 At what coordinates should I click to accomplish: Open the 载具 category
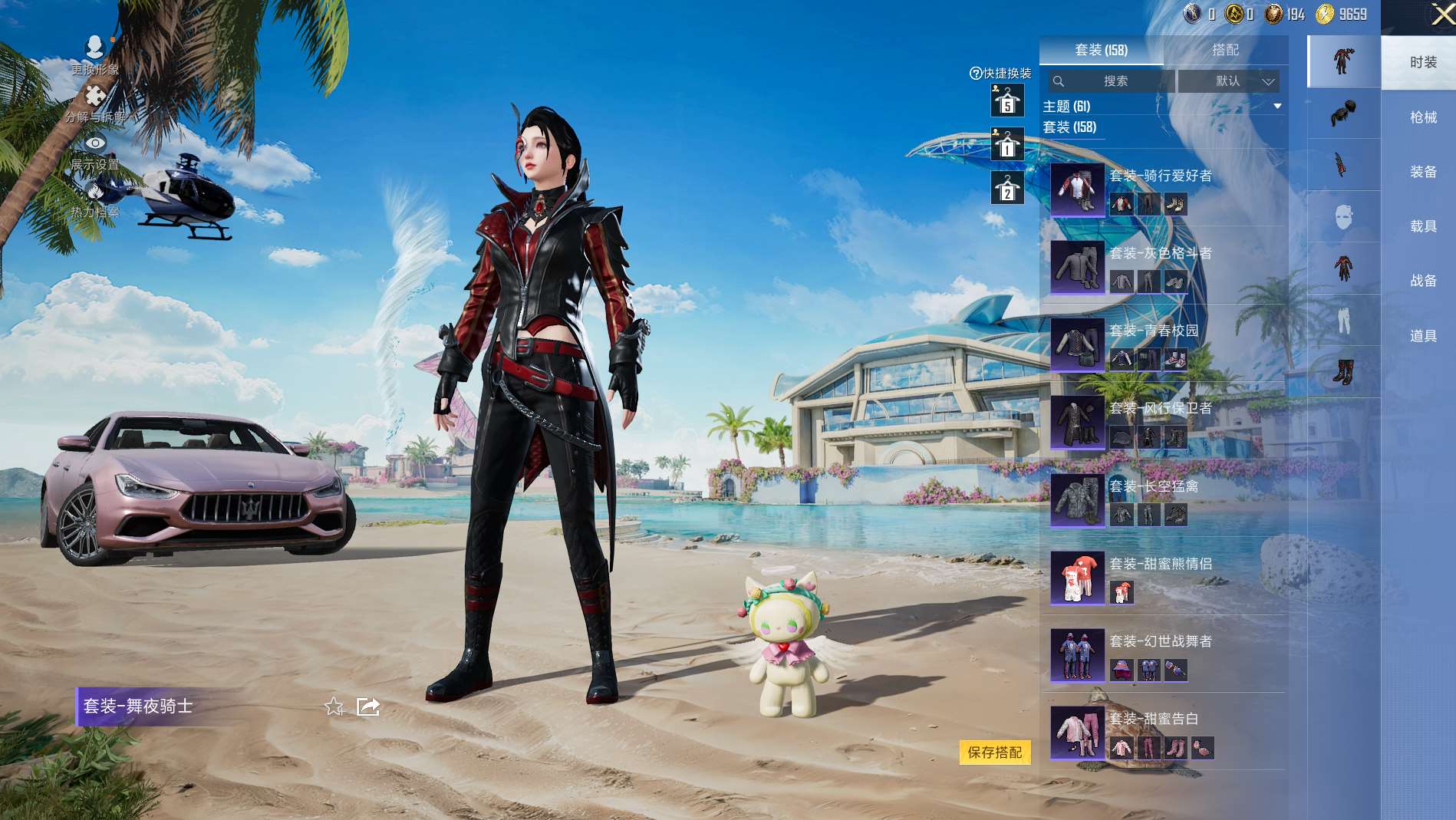pyautogui.click(x=1423, y=226)
